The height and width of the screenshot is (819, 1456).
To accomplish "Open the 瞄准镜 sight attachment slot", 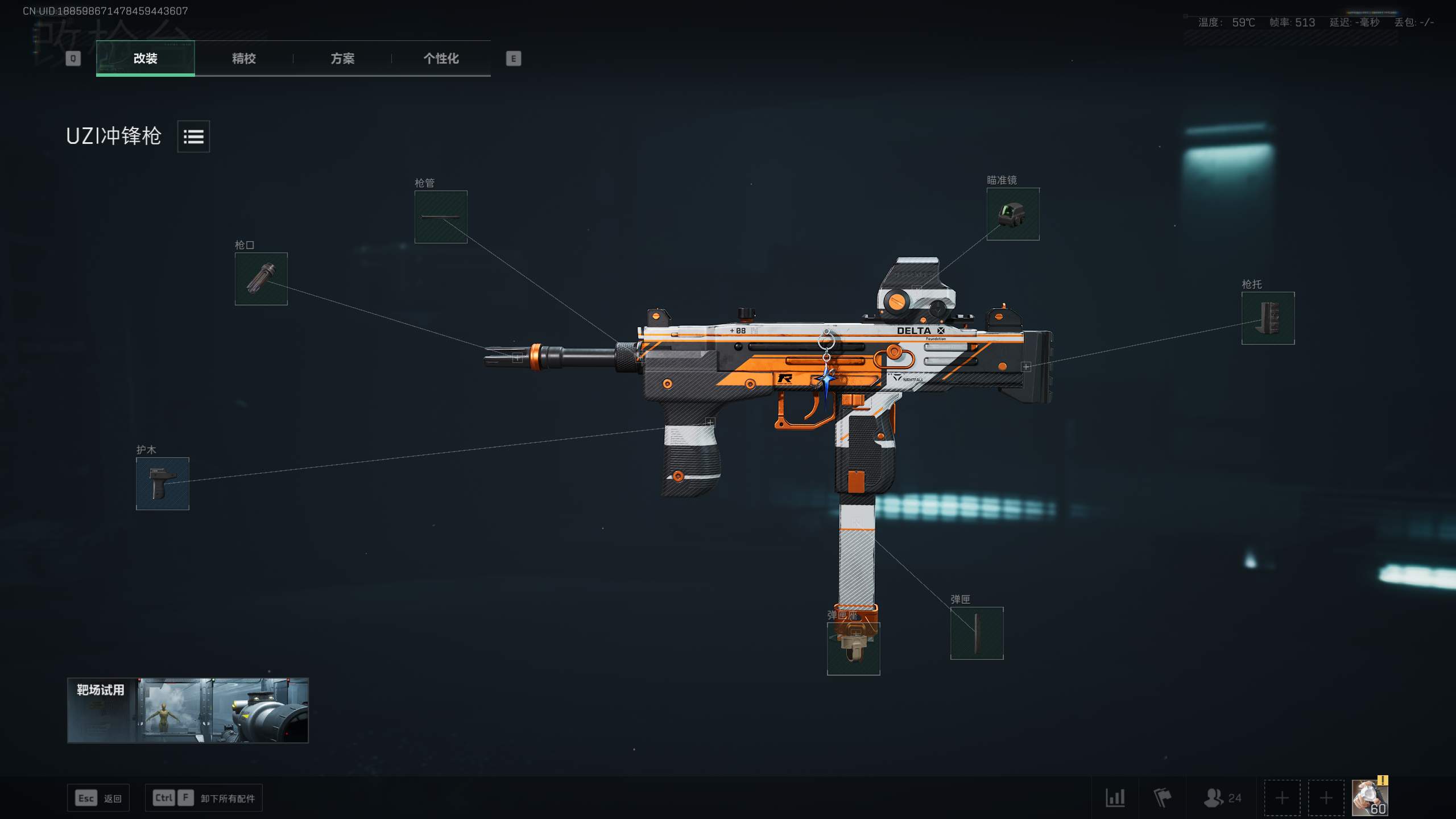I will (1012, 214).
